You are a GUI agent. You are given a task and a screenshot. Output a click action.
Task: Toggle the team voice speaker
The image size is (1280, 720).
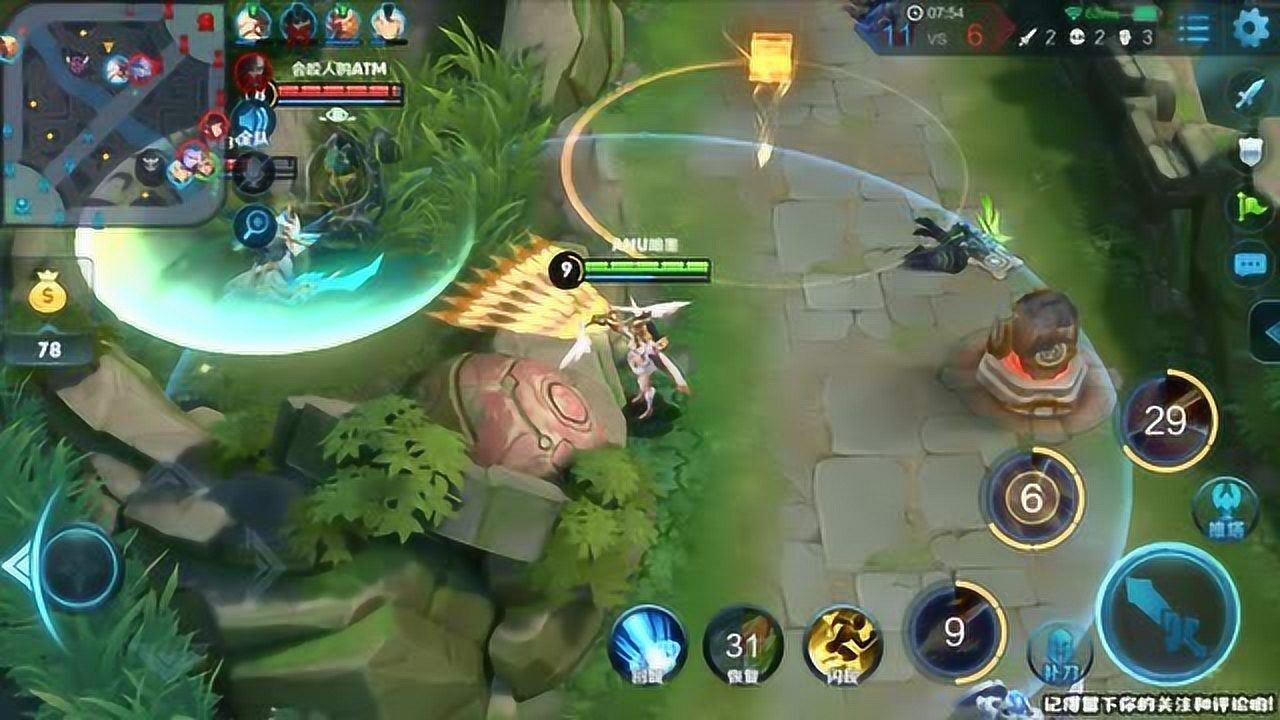point(255,121)
